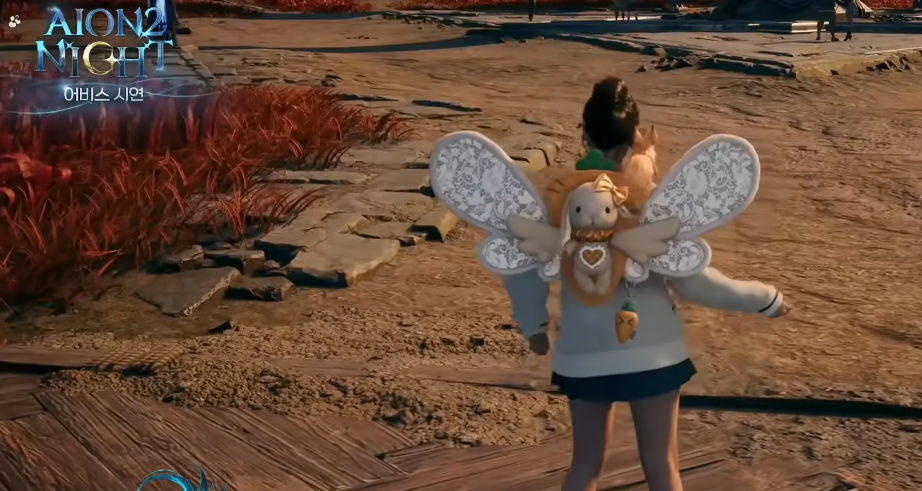Click the small people group icon
Viewport: 922px width, 491px height.
15,20
